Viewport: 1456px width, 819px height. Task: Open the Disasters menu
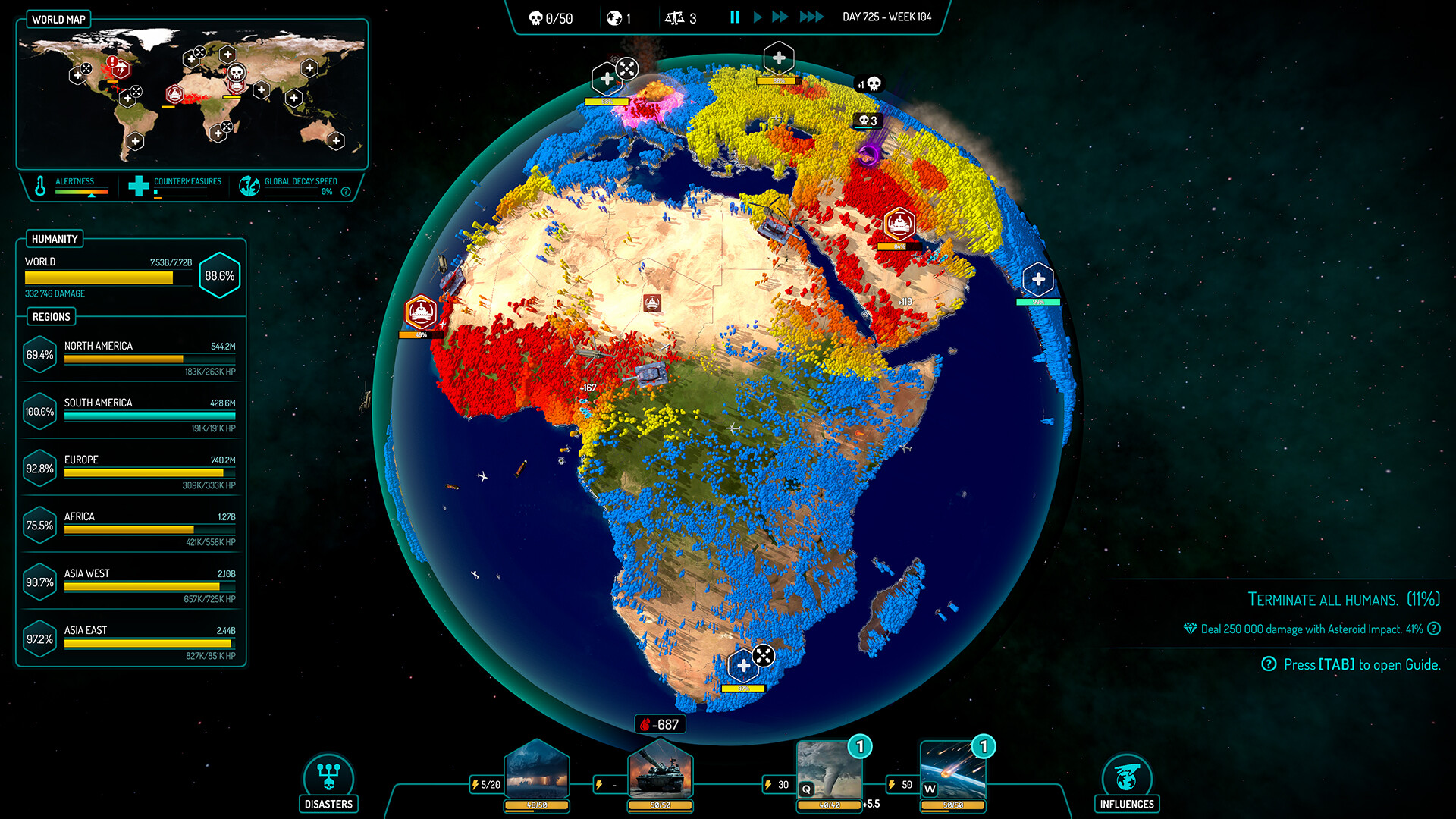[328, 782]
